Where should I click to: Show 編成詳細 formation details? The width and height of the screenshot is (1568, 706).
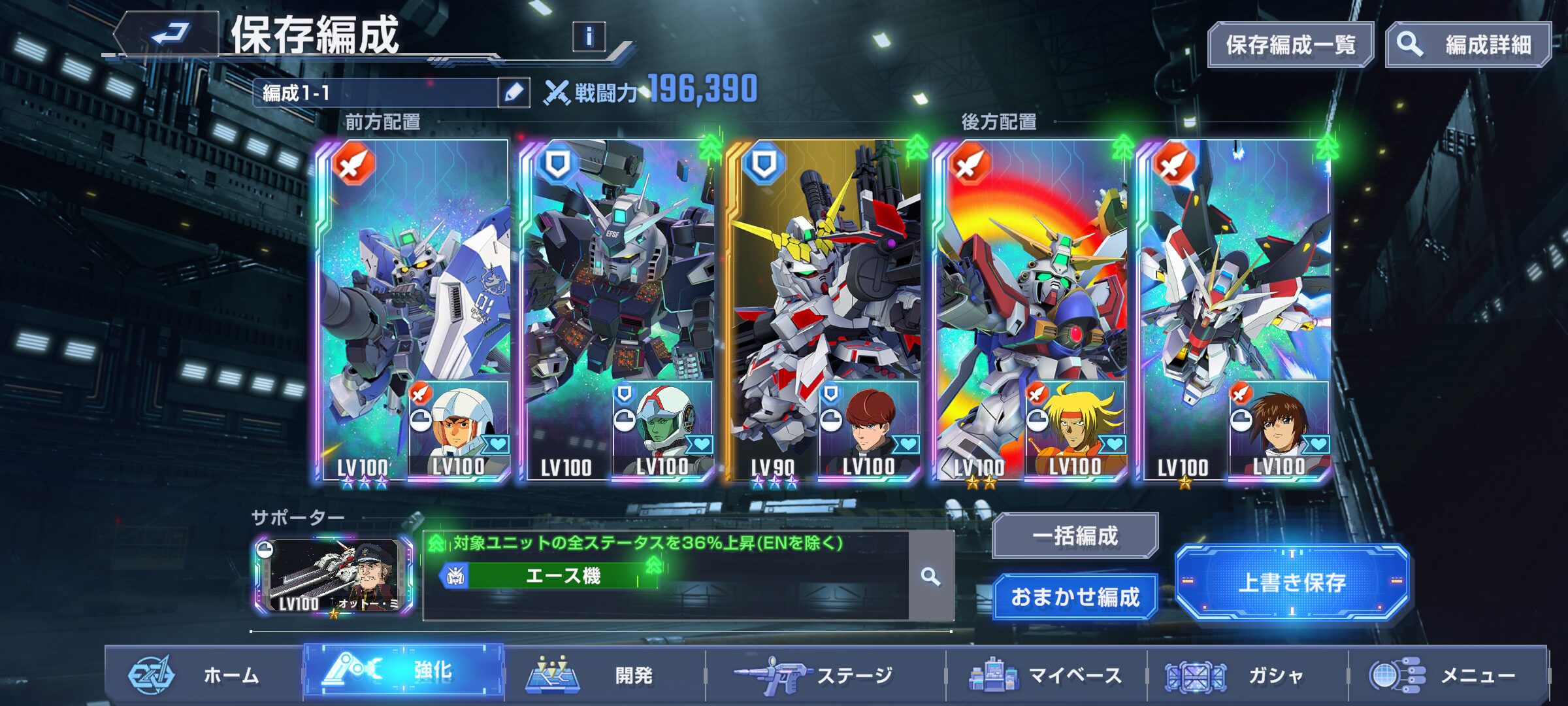(1468, 44)
